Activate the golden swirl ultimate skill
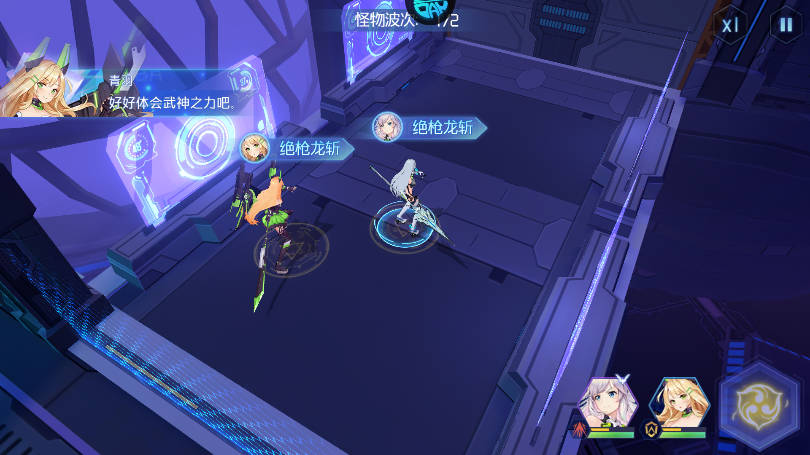The width and height of the screenshot is (810, 455). click(765, 404)
